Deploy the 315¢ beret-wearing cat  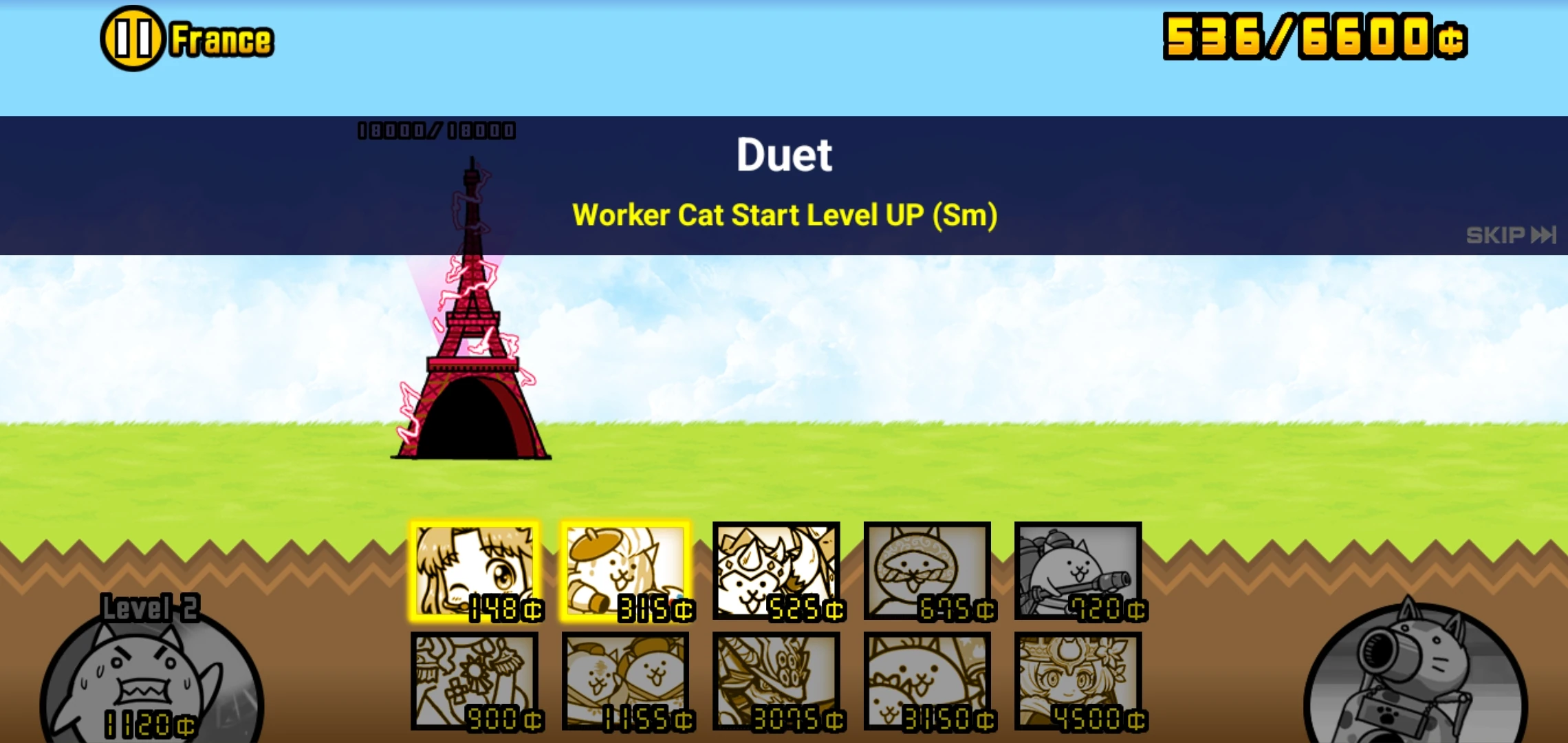pyautogui.click(x=626, y=571)
